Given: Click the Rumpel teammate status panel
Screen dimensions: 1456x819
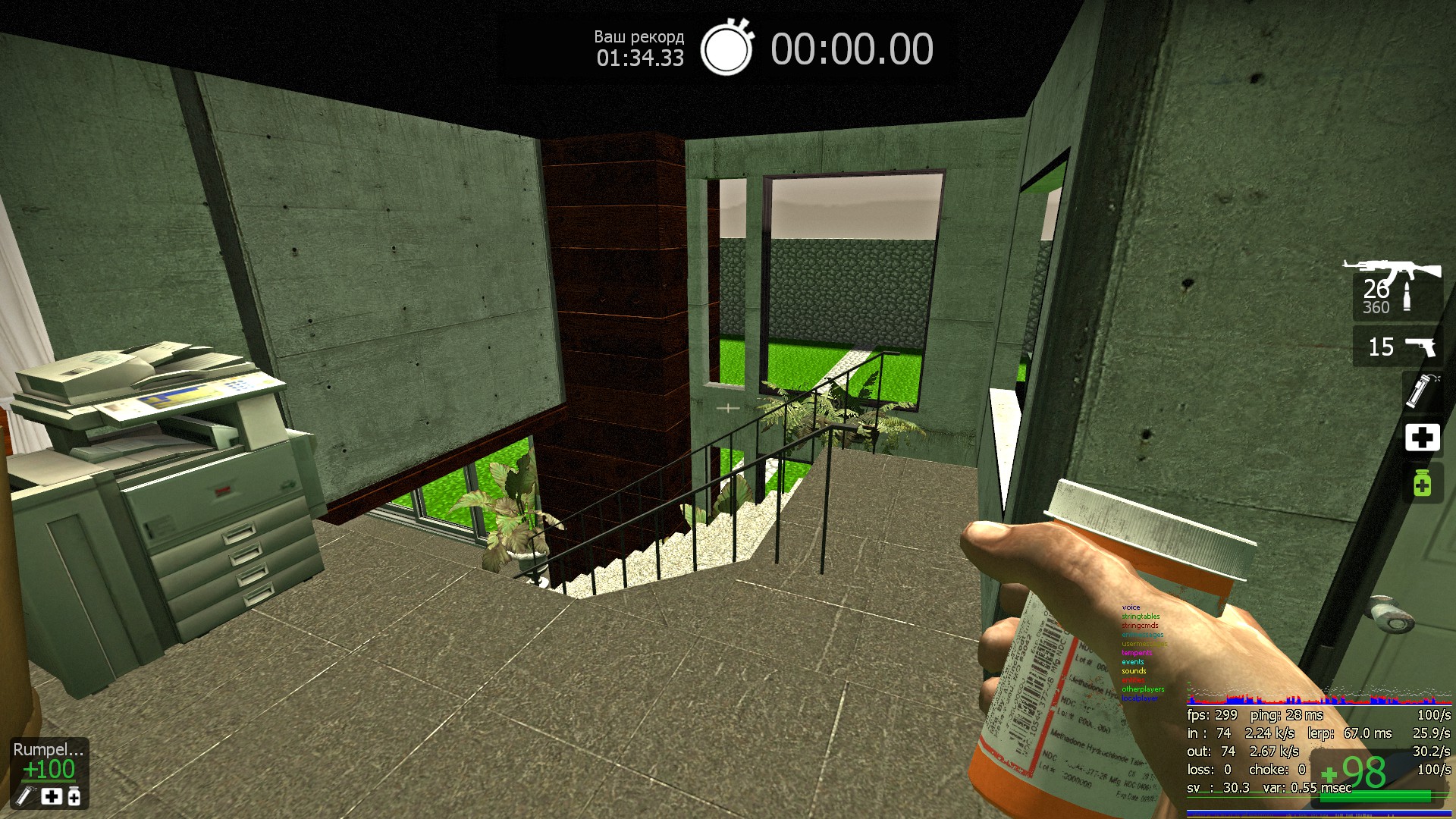Looking at the screenshot, I should pos(49,773).
